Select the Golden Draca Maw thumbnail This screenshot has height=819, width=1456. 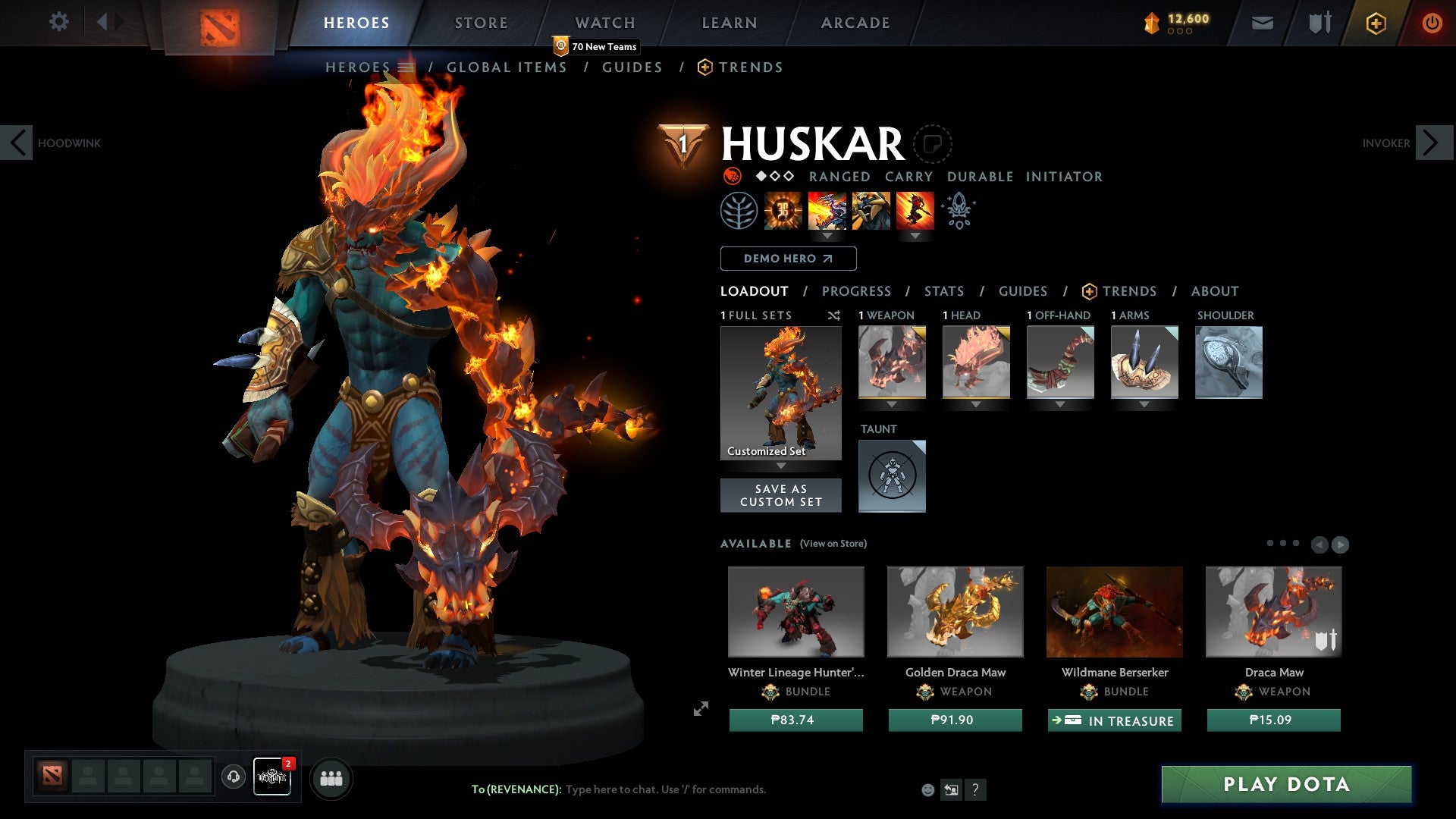tap(955, 611)
